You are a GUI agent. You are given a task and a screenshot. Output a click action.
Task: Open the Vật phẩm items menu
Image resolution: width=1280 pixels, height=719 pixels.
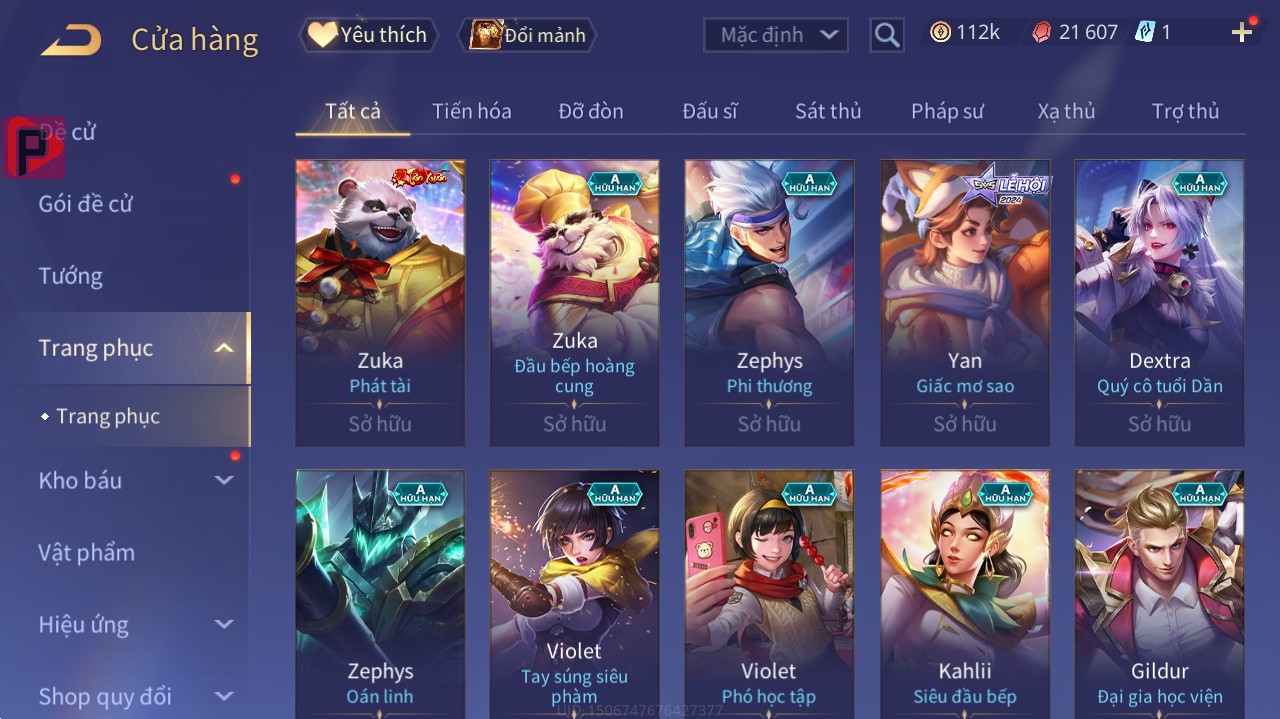pos(87,552)
